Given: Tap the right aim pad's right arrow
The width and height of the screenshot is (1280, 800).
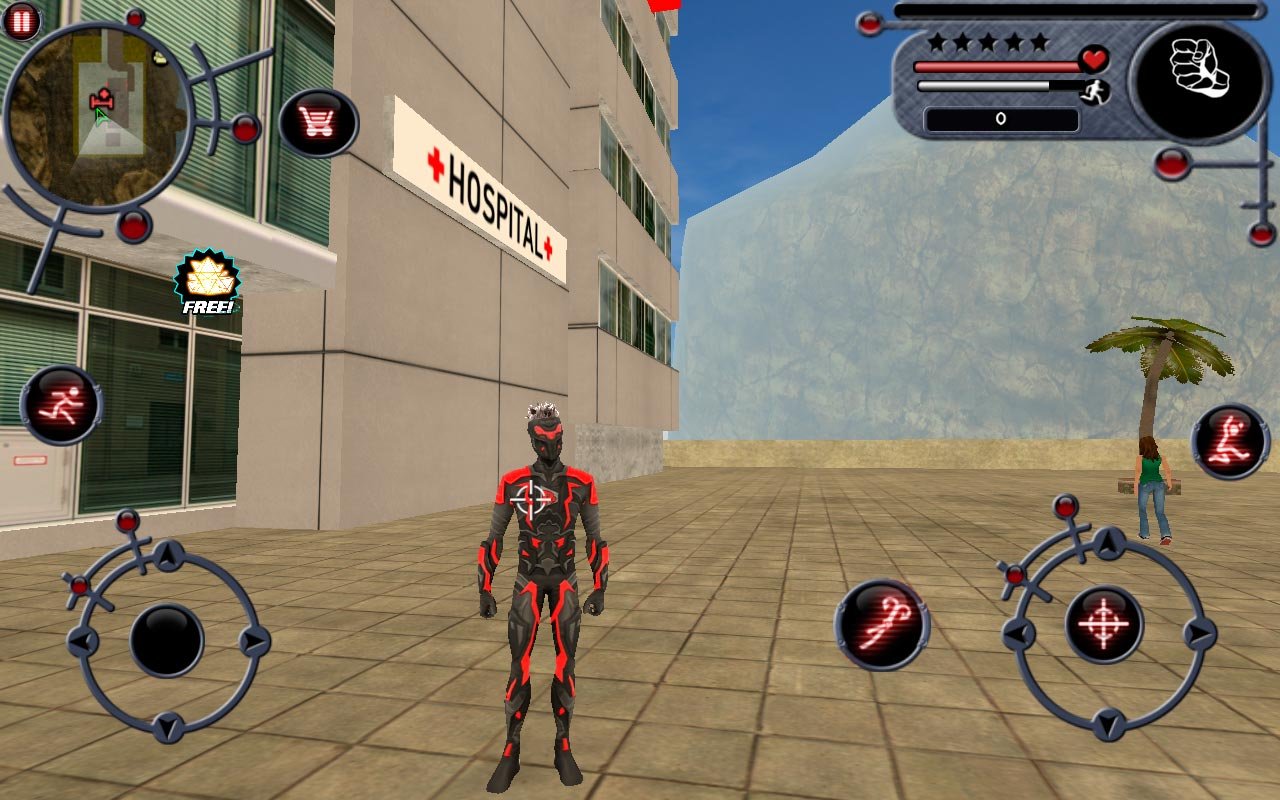Looking at the screenshot, I should click(1197, 633).
